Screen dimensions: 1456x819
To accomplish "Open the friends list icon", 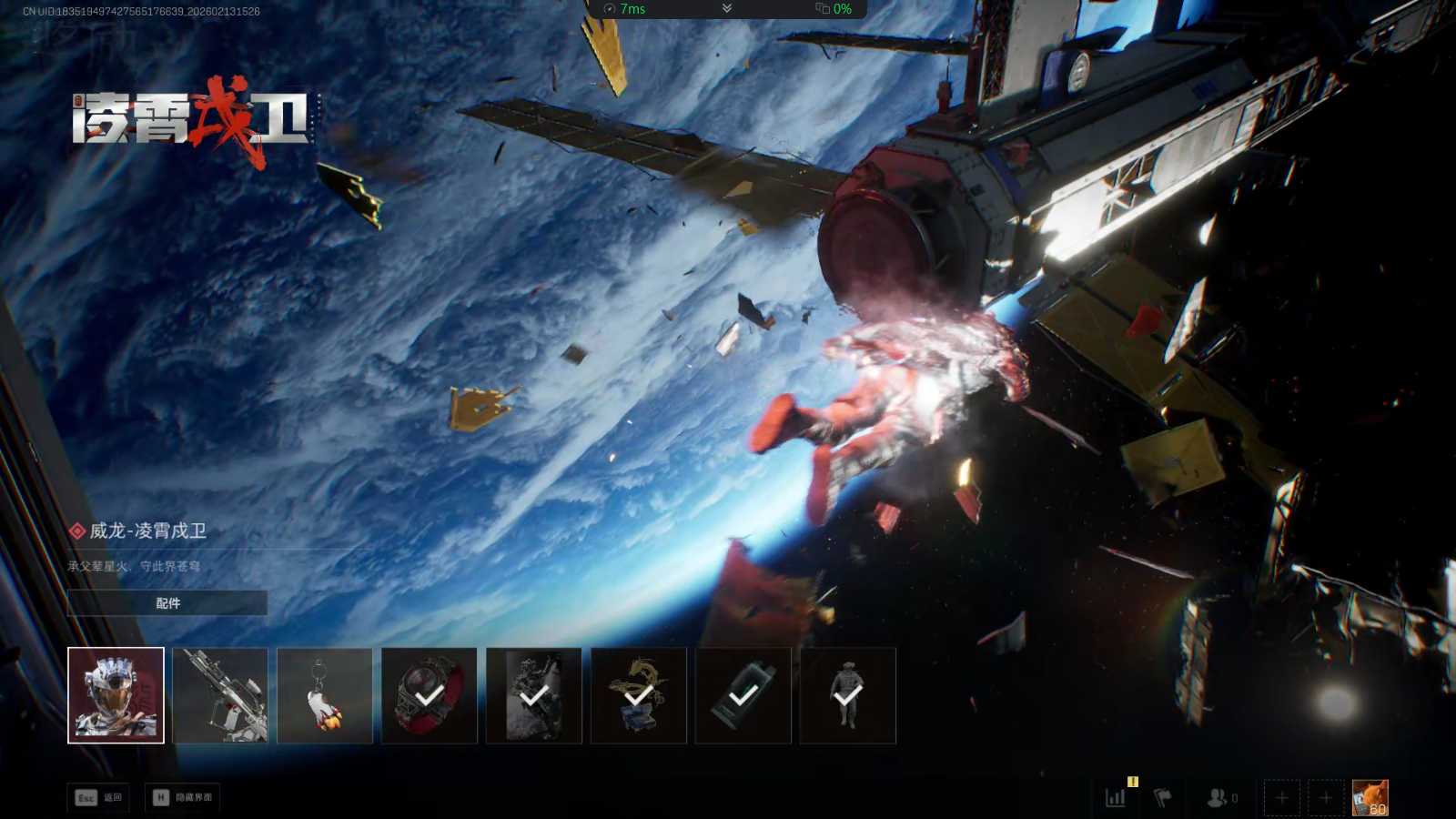I will (1219, 798).
